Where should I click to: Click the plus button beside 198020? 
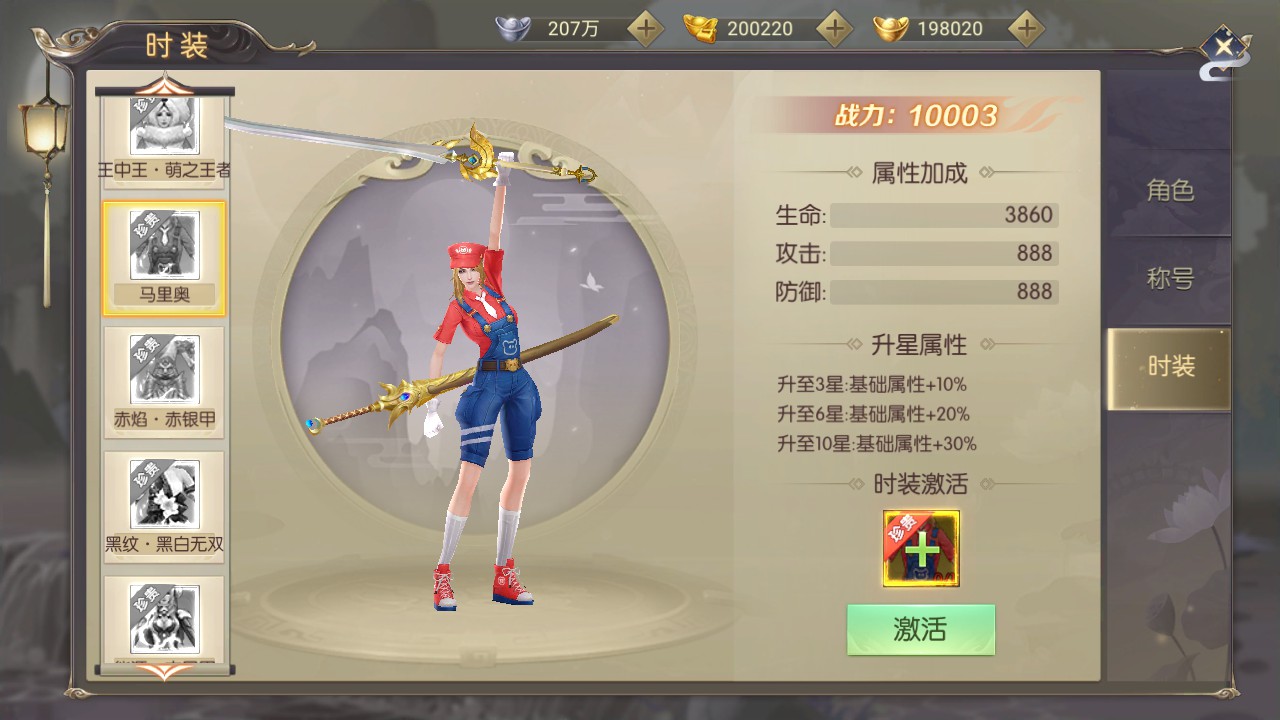[1025, 29]
